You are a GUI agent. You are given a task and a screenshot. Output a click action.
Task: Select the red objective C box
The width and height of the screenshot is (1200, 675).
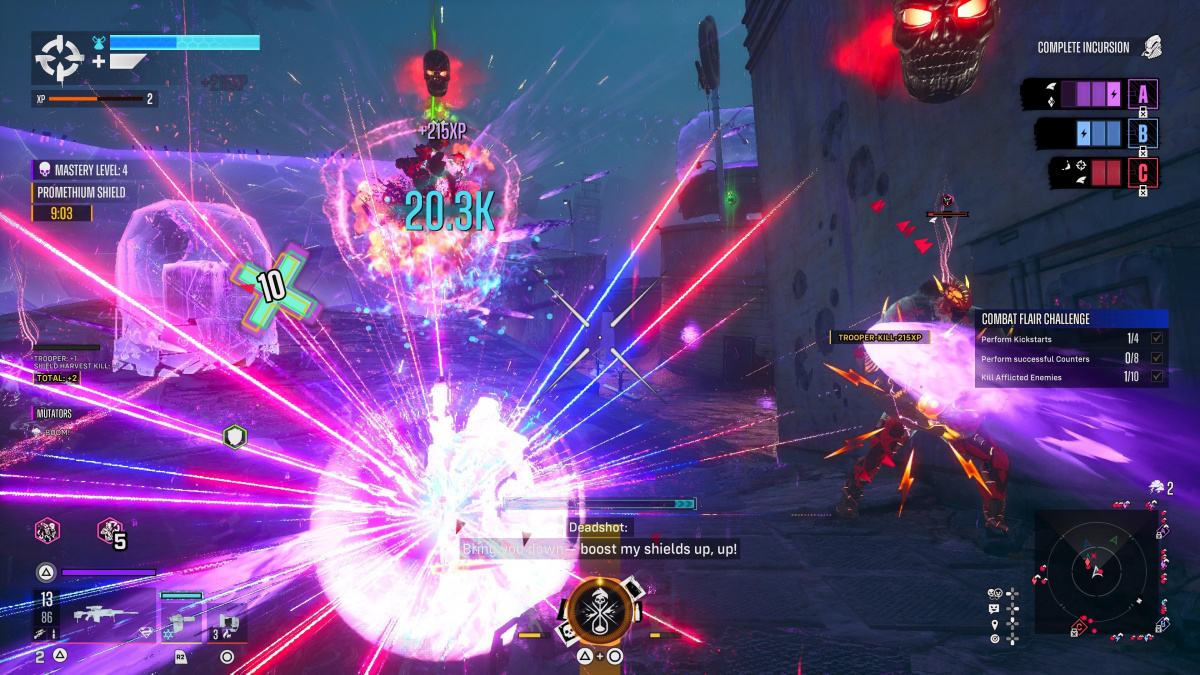(1143, 172)
